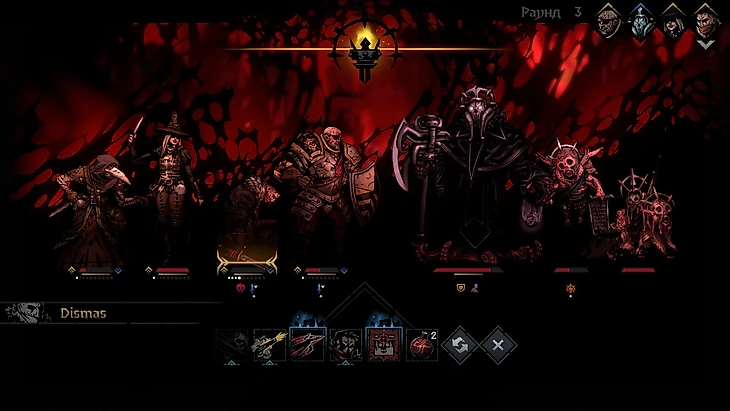Use the red bomb combat item
730x411 pixels.
click(421, 345)
